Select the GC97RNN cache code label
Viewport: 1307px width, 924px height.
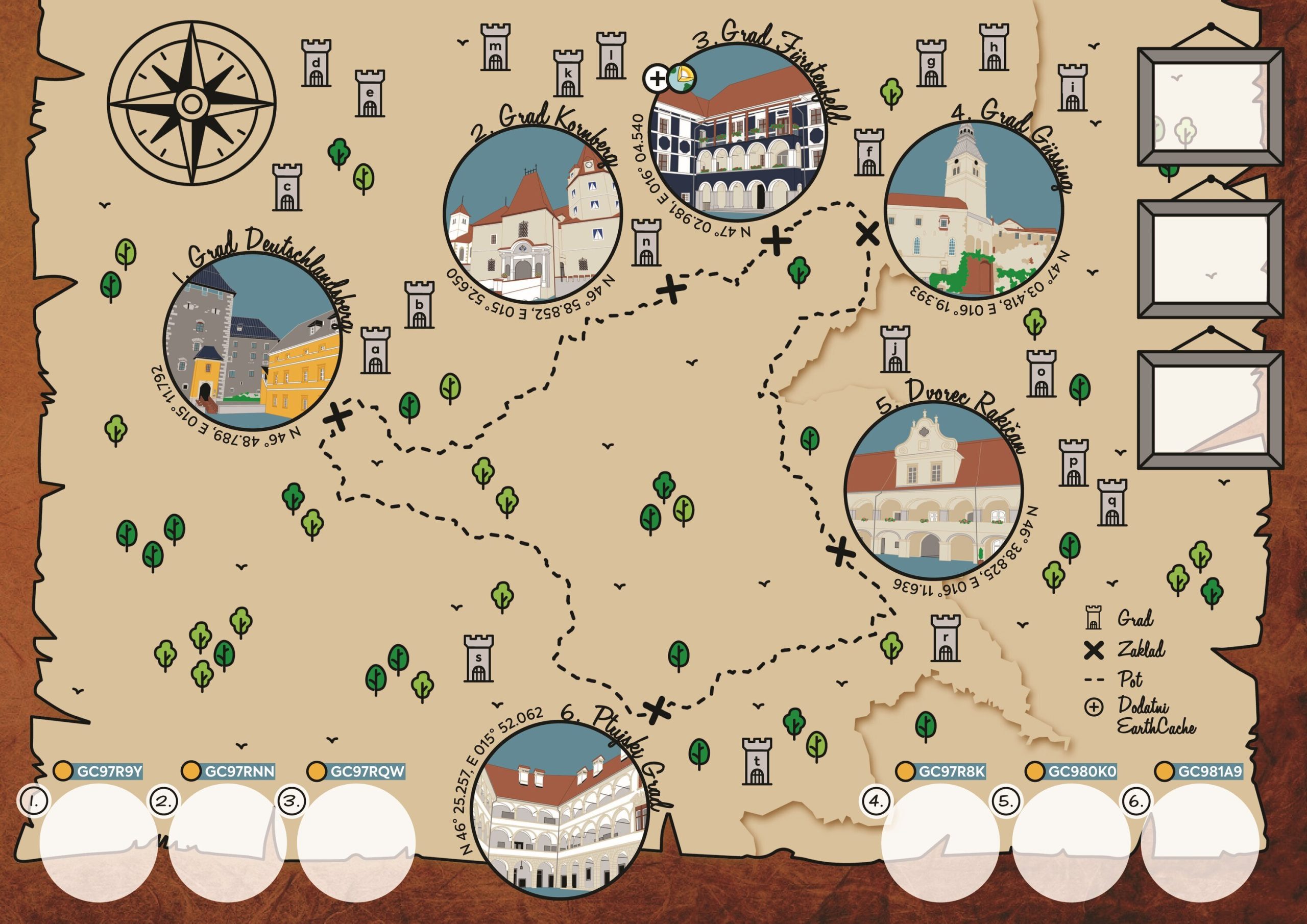pyautogui.click(x=239, y=772)
